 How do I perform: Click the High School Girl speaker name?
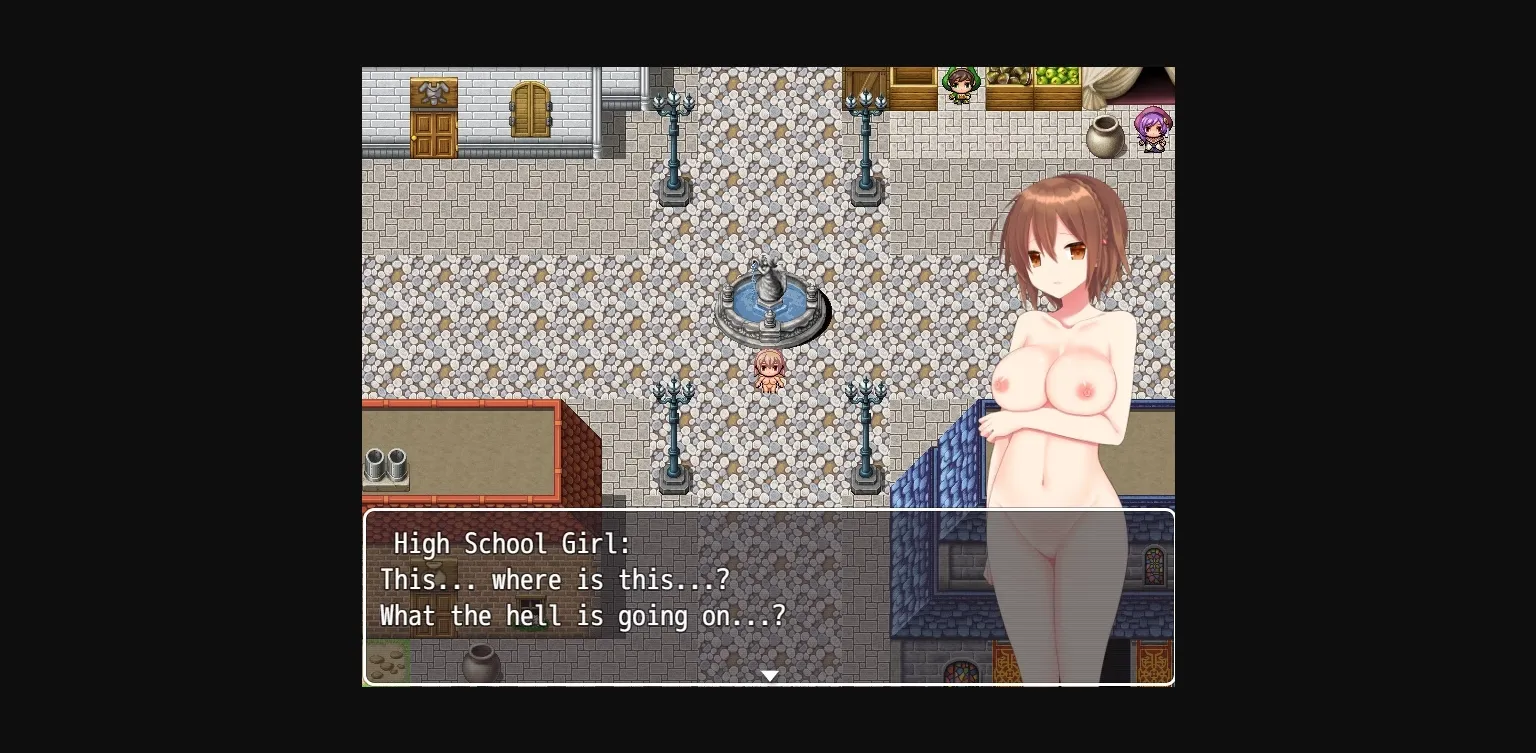coord(512,544)
